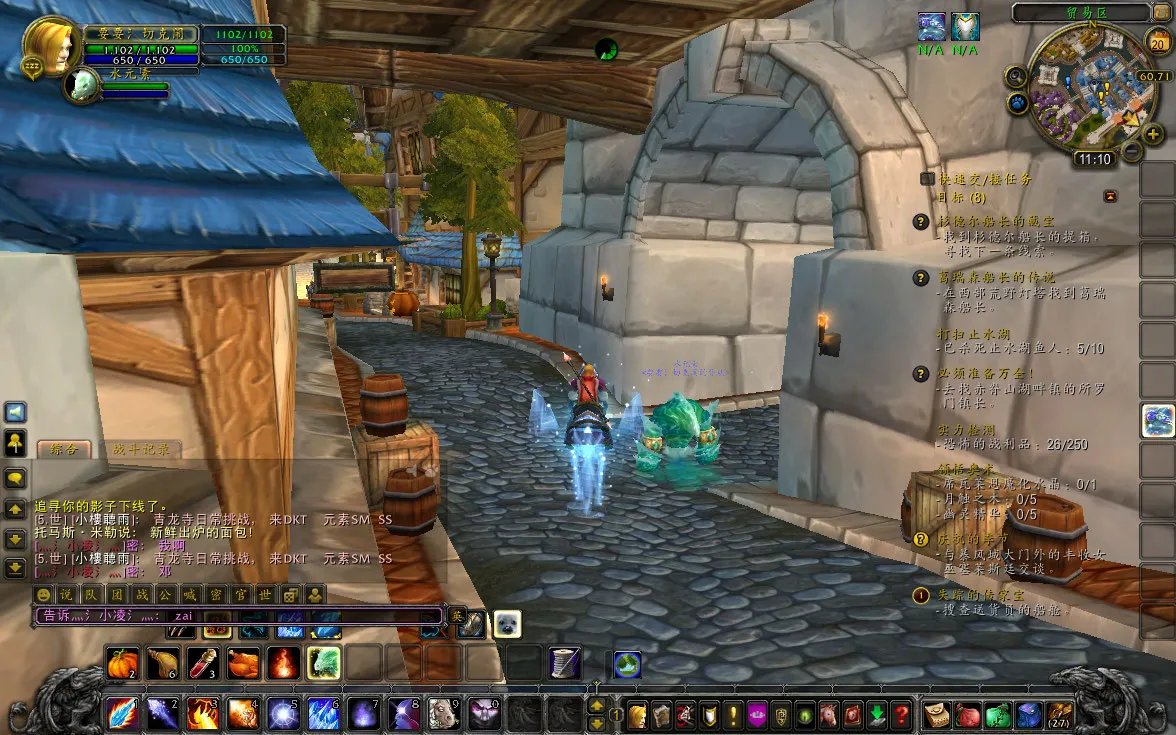Page the action bar up
This screenshot has height=735, width=1176.
click(x=596, y=704)
